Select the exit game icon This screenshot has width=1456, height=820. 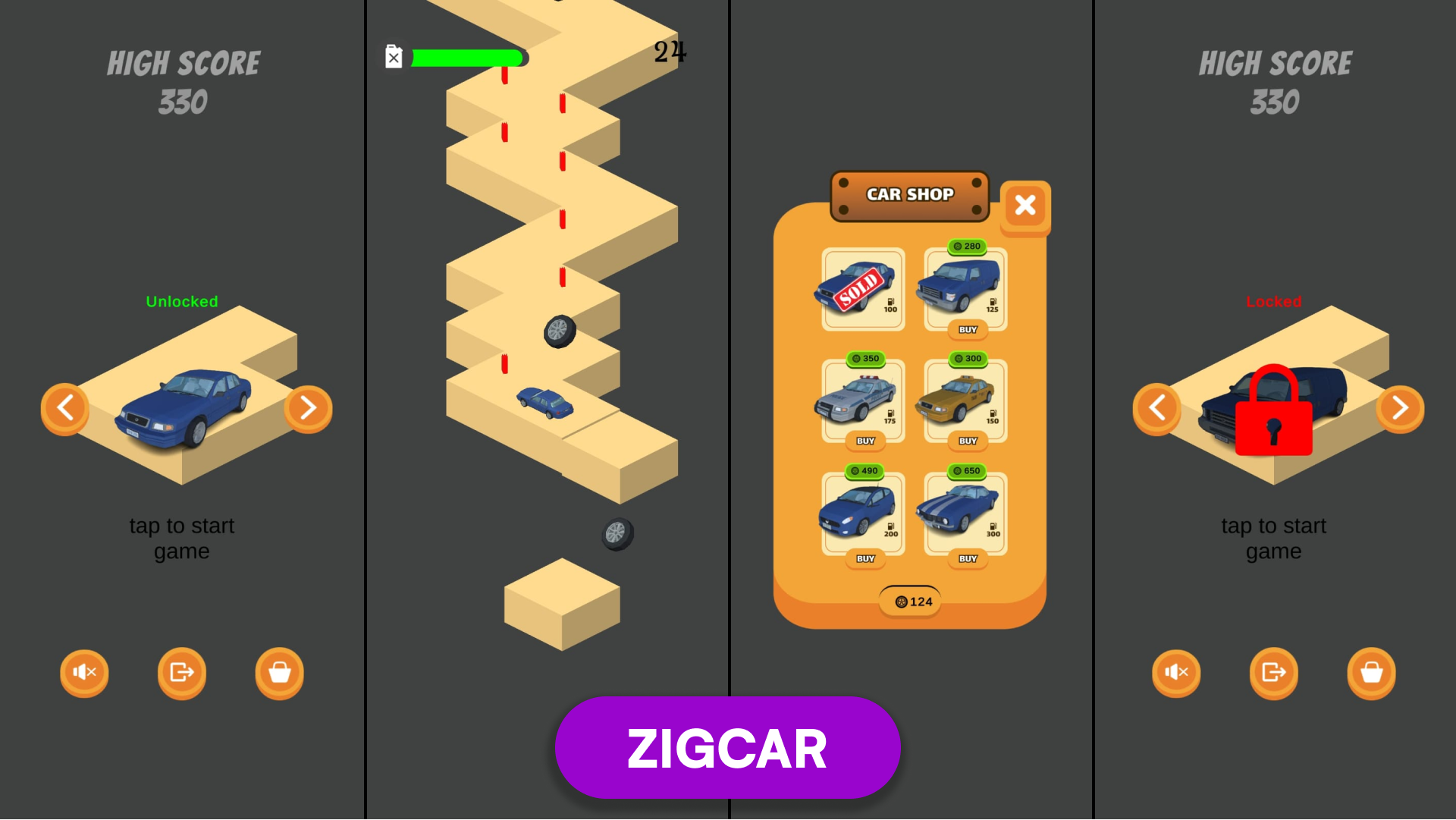tap(181, 673)
